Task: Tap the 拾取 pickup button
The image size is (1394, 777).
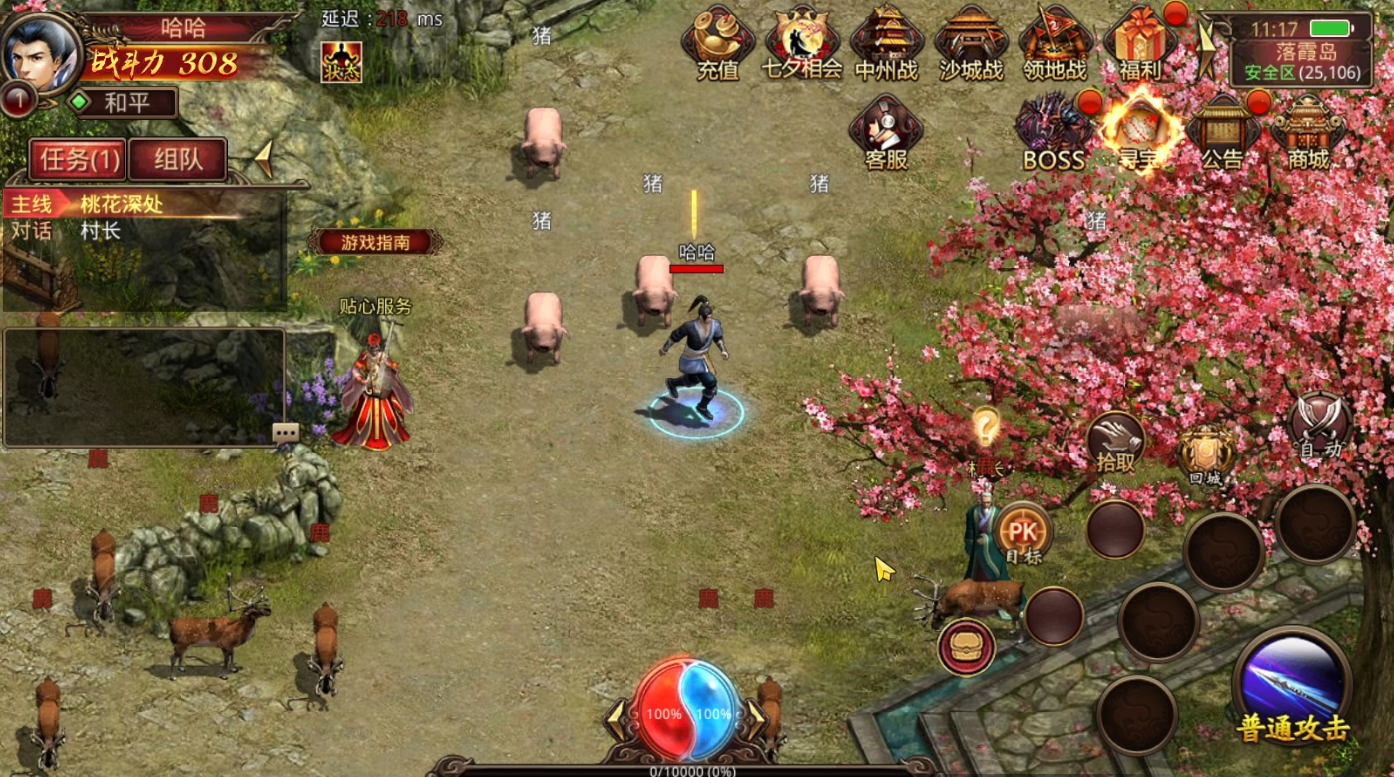Action: pyautogui.click(x=1116, y=441)
